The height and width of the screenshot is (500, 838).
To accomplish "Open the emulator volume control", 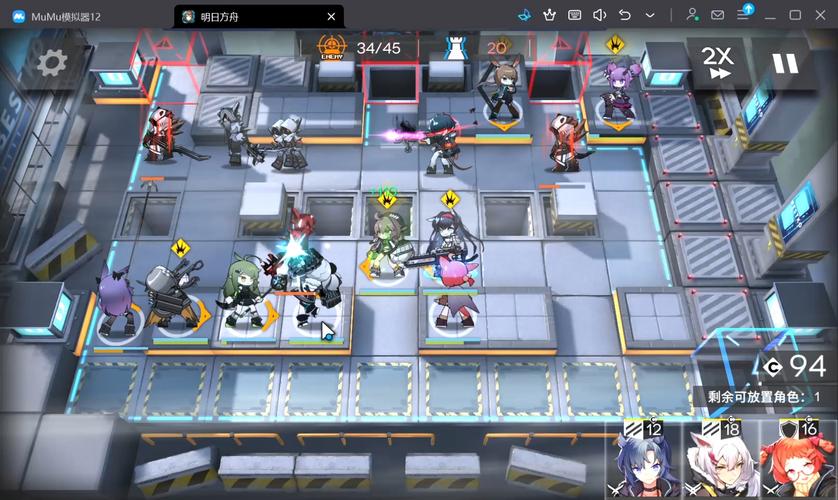I will (599, 15).
